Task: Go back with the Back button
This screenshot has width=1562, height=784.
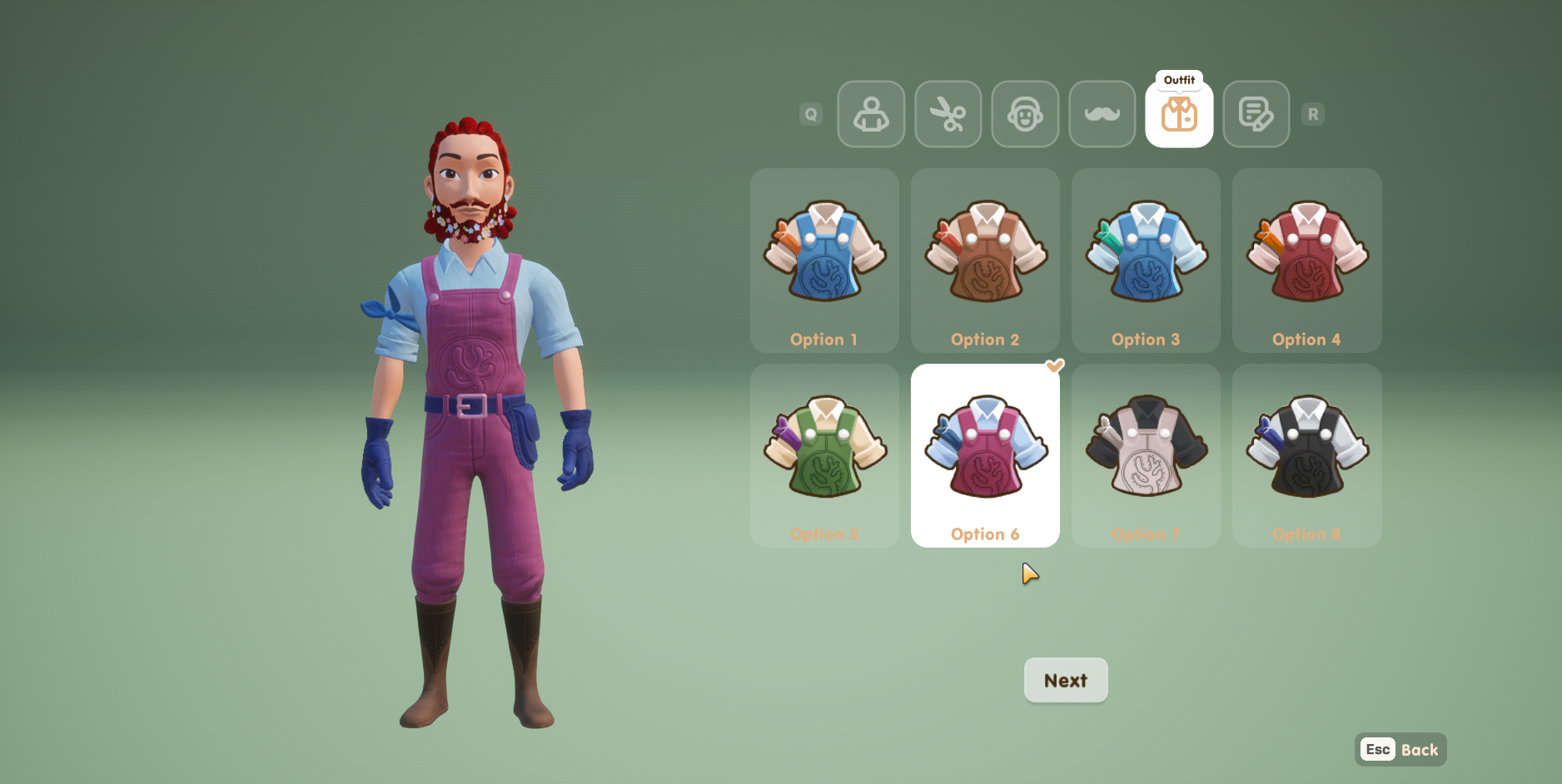Action: (1400, 749)
